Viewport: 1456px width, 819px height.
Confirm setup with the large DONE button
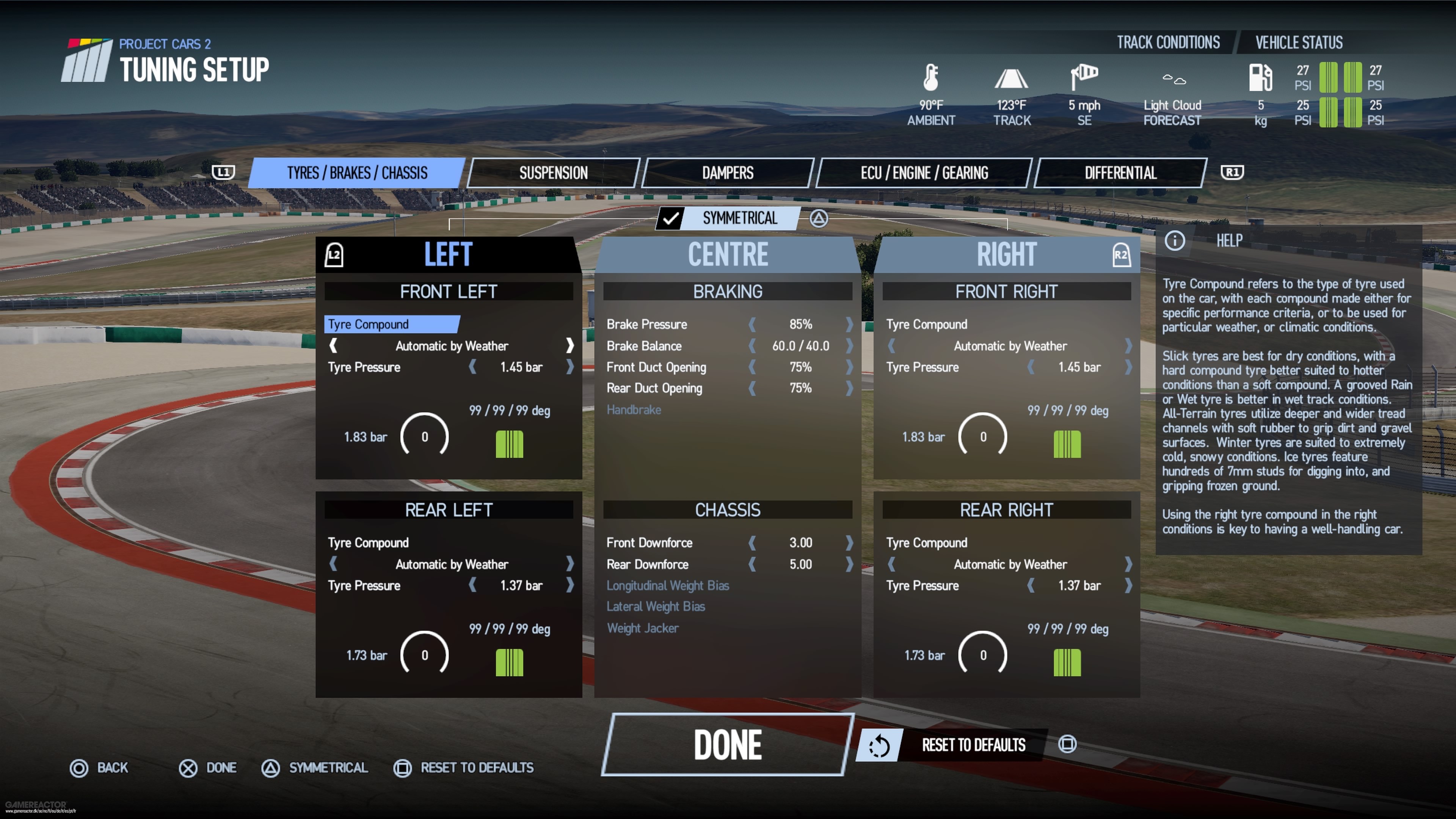coord(727,744)
